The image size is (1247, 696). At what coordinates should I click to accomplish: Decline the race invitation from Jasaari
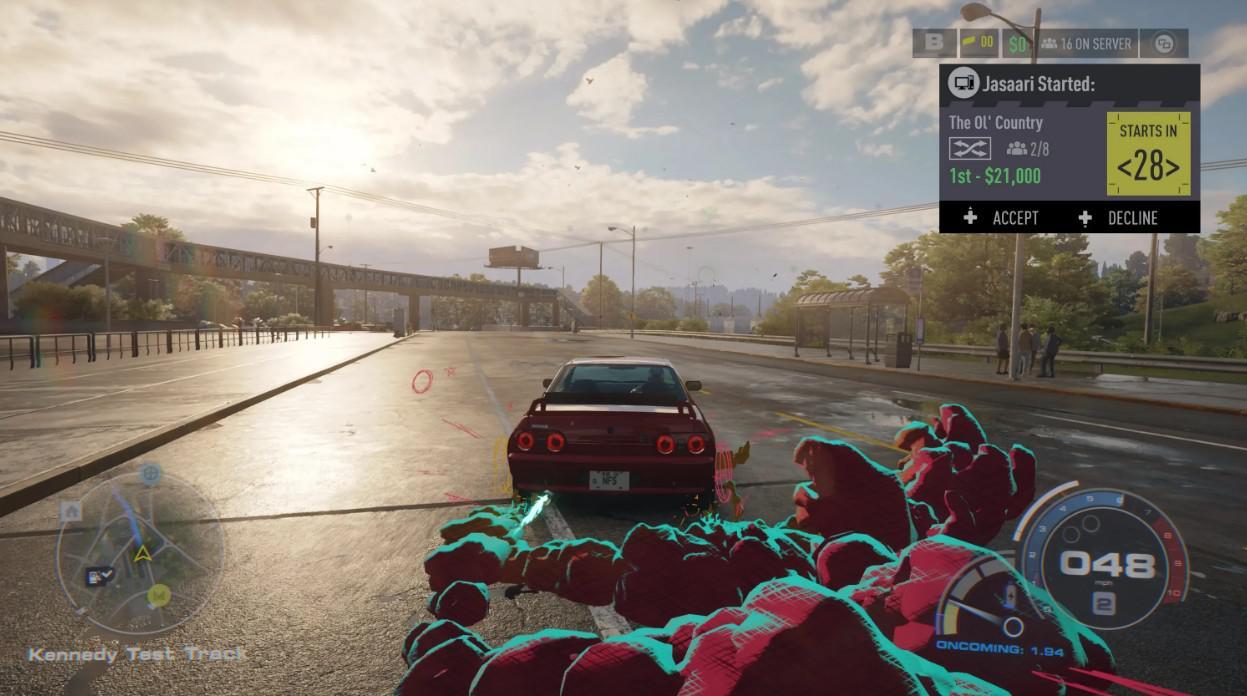point(1119,218)
